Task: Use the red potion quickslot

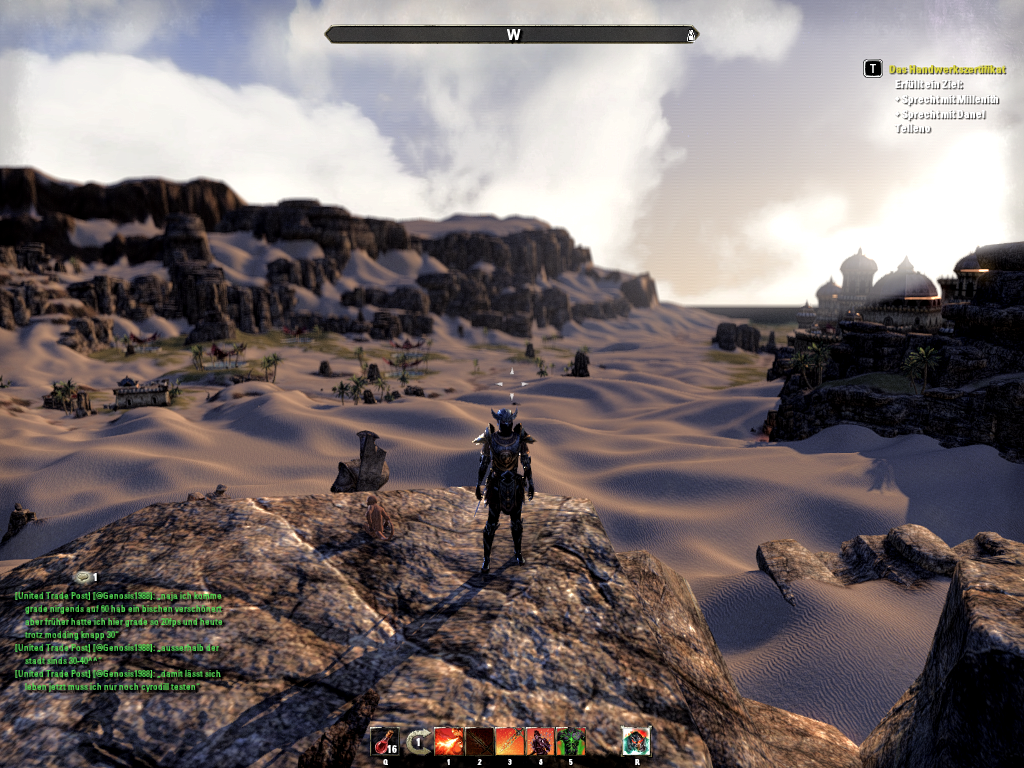Action: [x=384, y=741]
